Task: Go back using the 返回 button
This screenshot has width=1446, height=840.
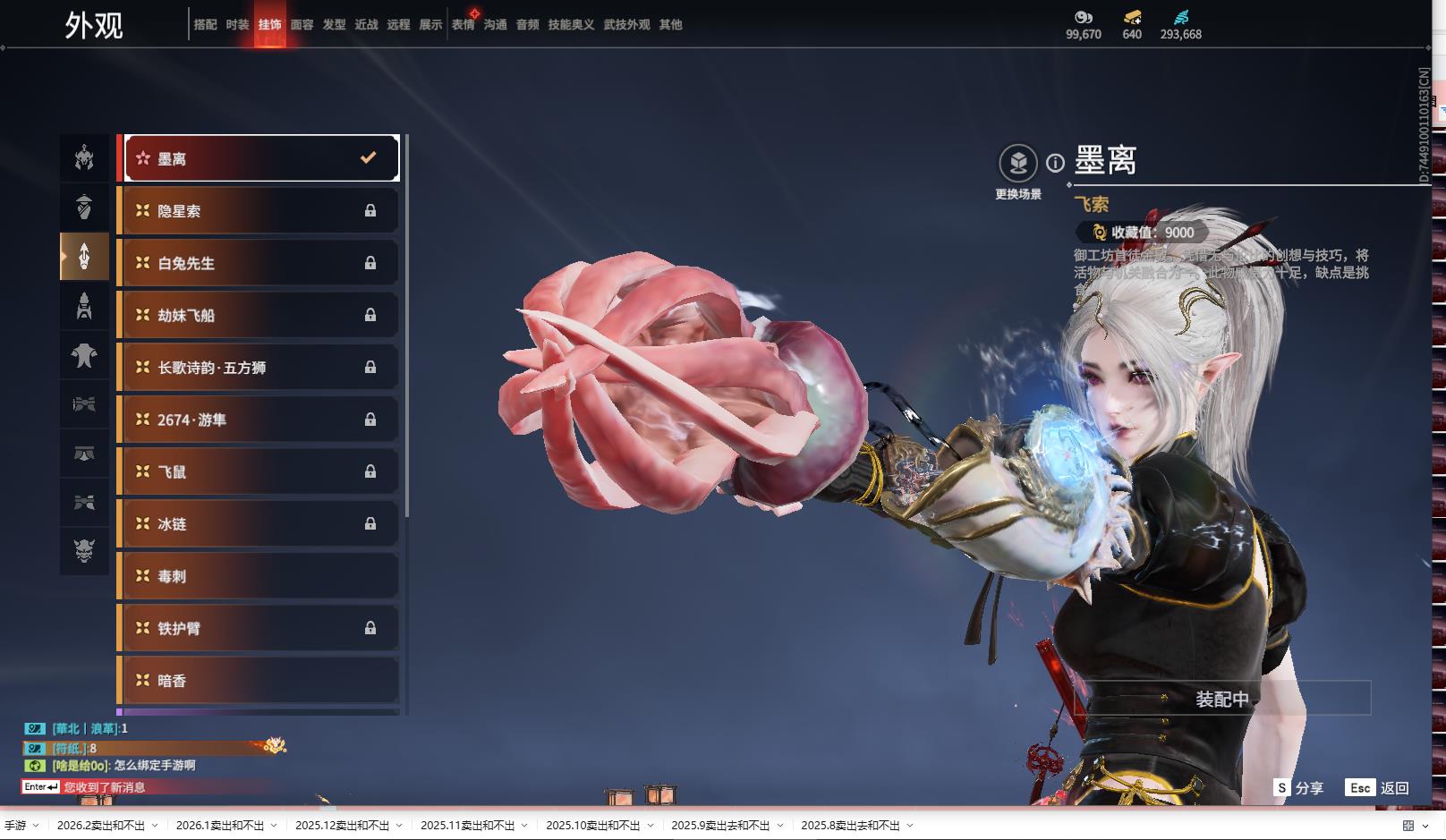Action: (x=1378, y=788)
